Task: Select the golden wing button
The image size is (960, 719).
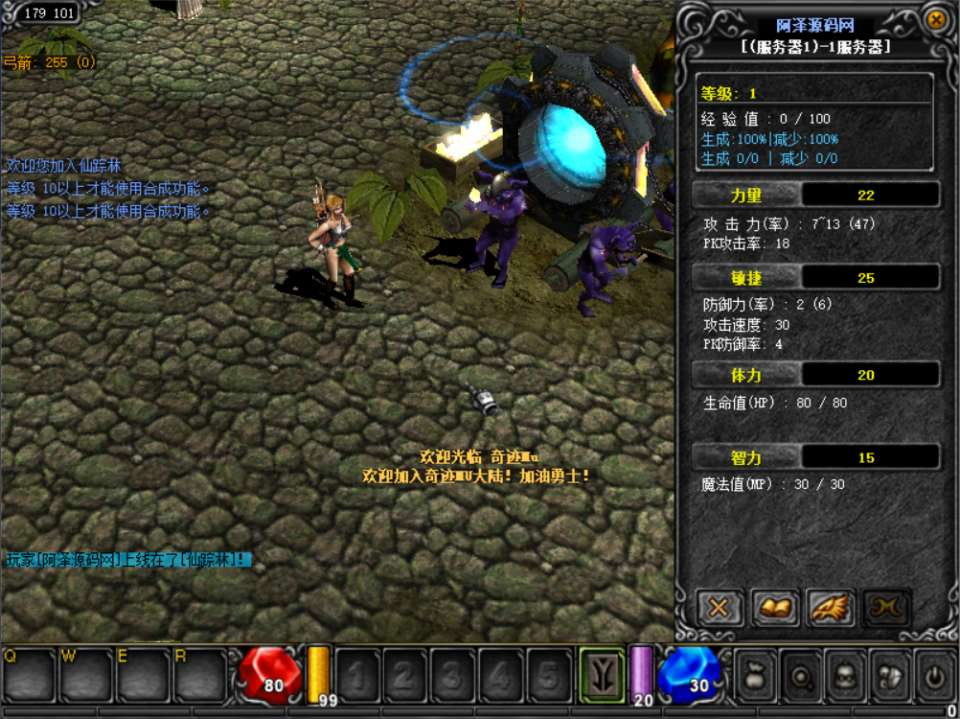Action: point(830,607)
